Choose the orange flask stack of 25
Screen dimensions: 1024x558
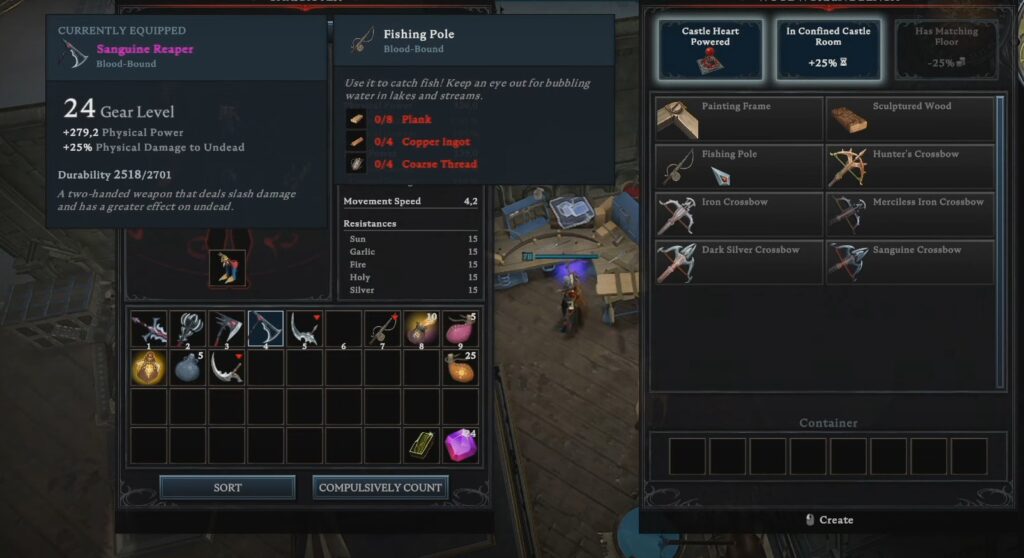click(460, 367)
